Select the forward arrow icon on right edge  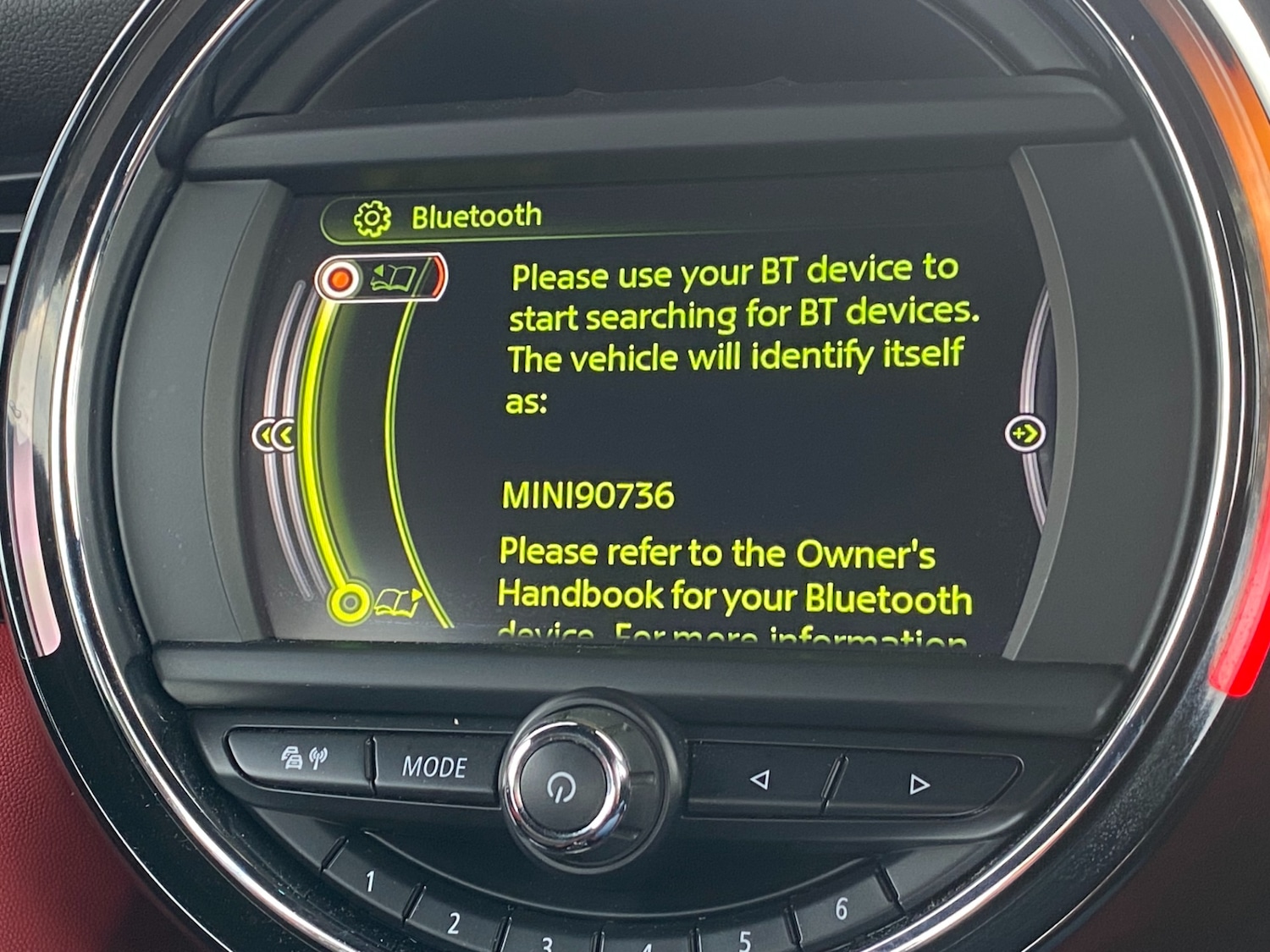click(1026, 432)
